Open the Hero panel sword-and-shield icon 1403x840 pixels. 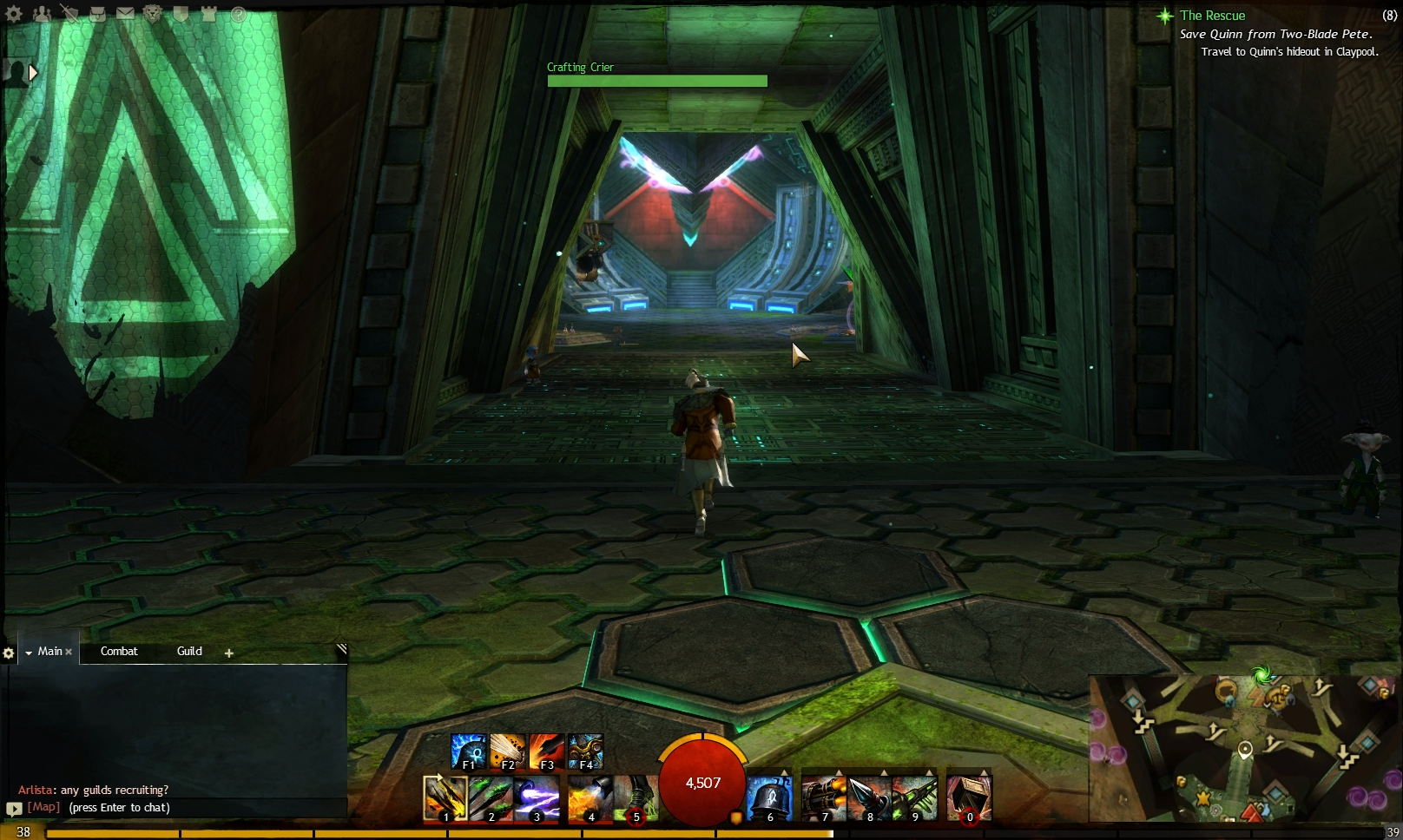click(69, 14)
